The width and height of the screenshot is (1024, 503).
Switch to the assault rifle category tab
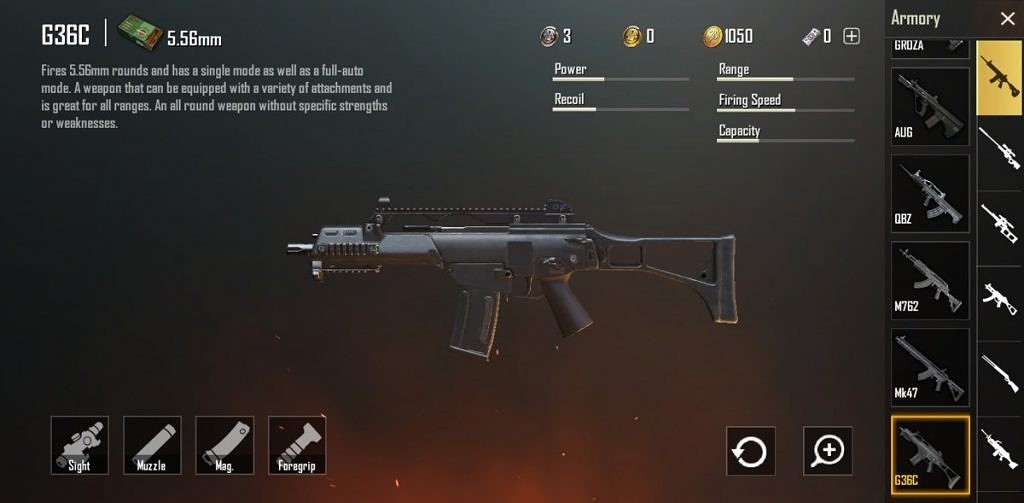coord(1000,77)
